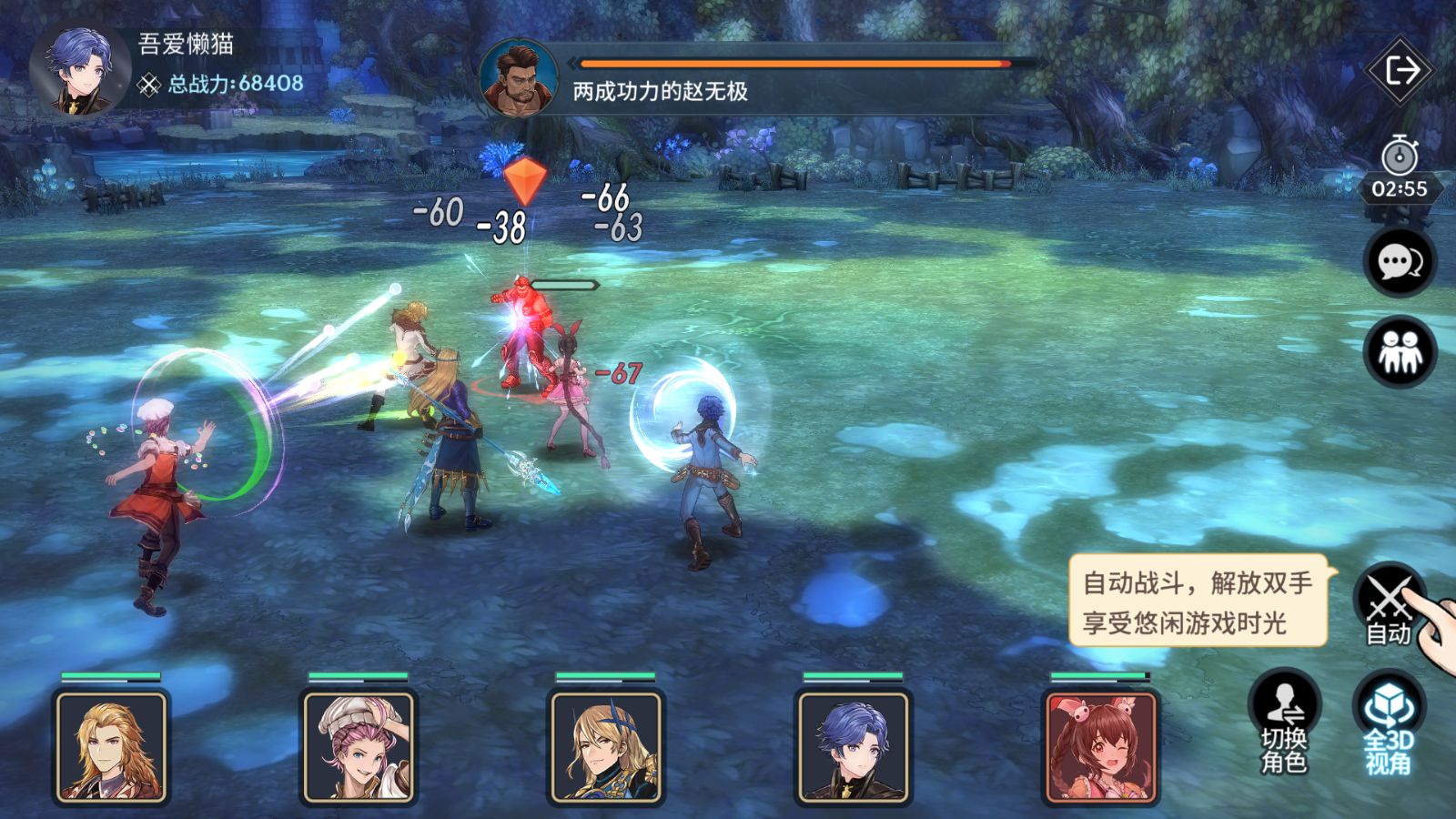The height and width of the screenshot is (819, 1456).
Task: Select the winking brown-haired girl portrait
Action: click(x=1101, y=747)
